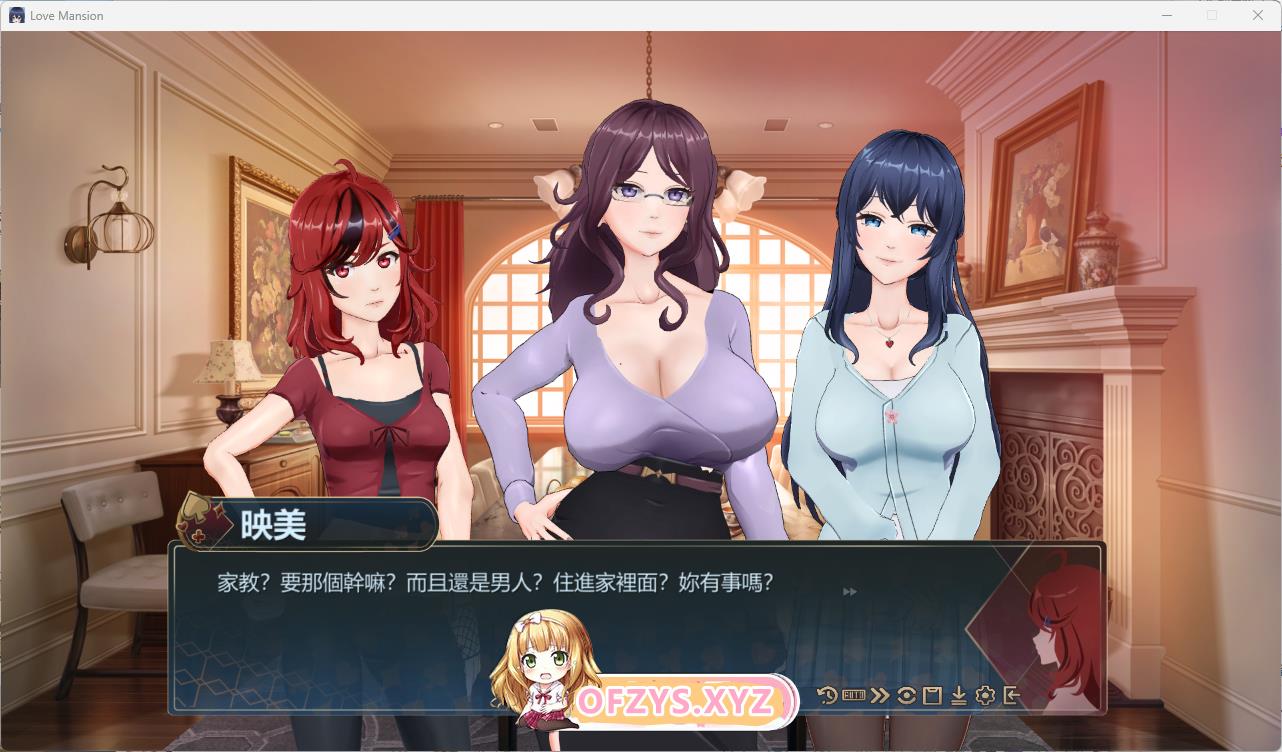Click the exit arrow icon
This screenshot has height=752, width=1282.
[x=1011, y=695]
